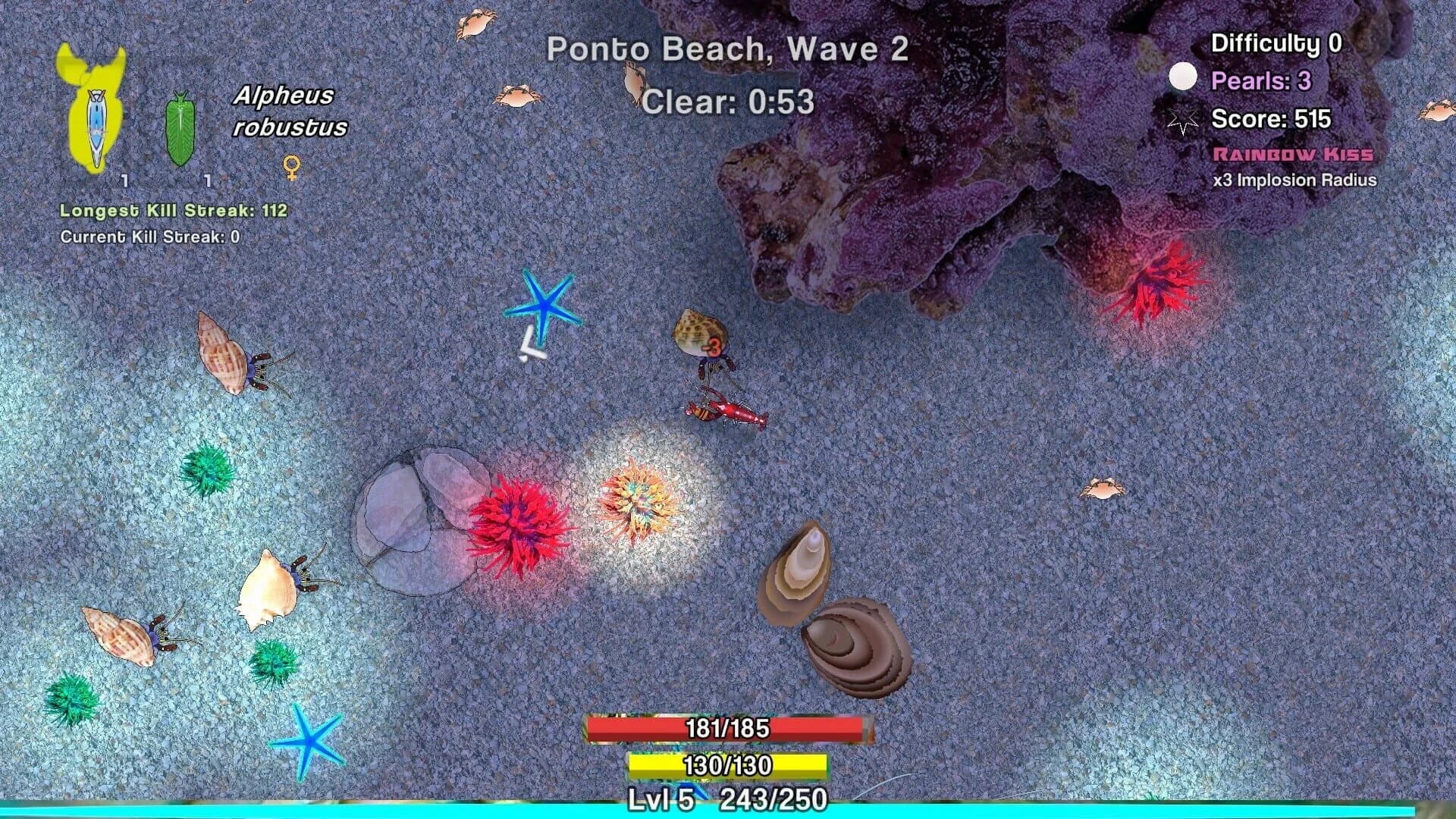Click the '3' counter above the snail shell enemy
This screenshot has width=1456, height=819.
[716, 346]
